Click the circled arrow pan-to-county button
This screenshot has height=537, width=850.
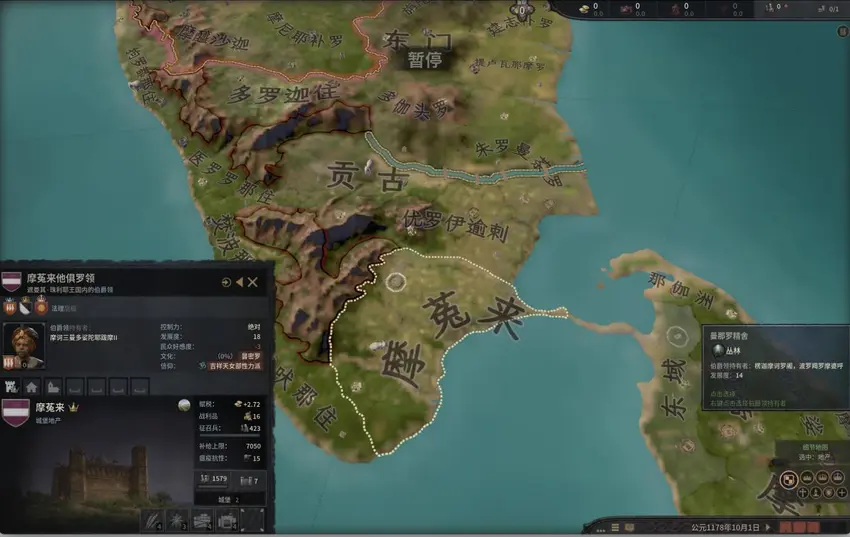tap(227, 283)
